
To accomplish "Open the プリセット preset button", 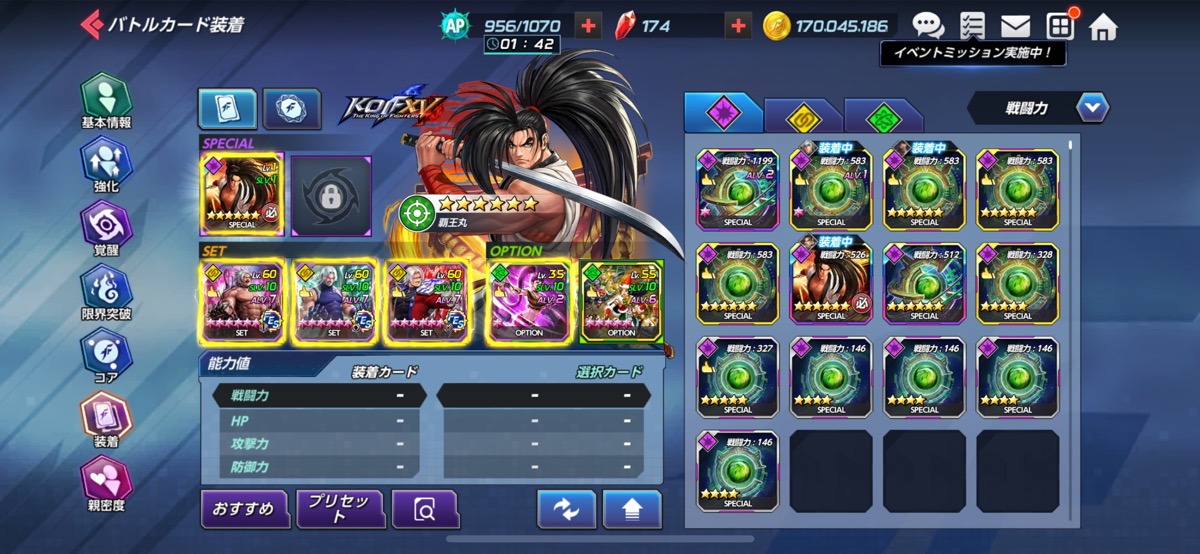I will tap(340, 509).
